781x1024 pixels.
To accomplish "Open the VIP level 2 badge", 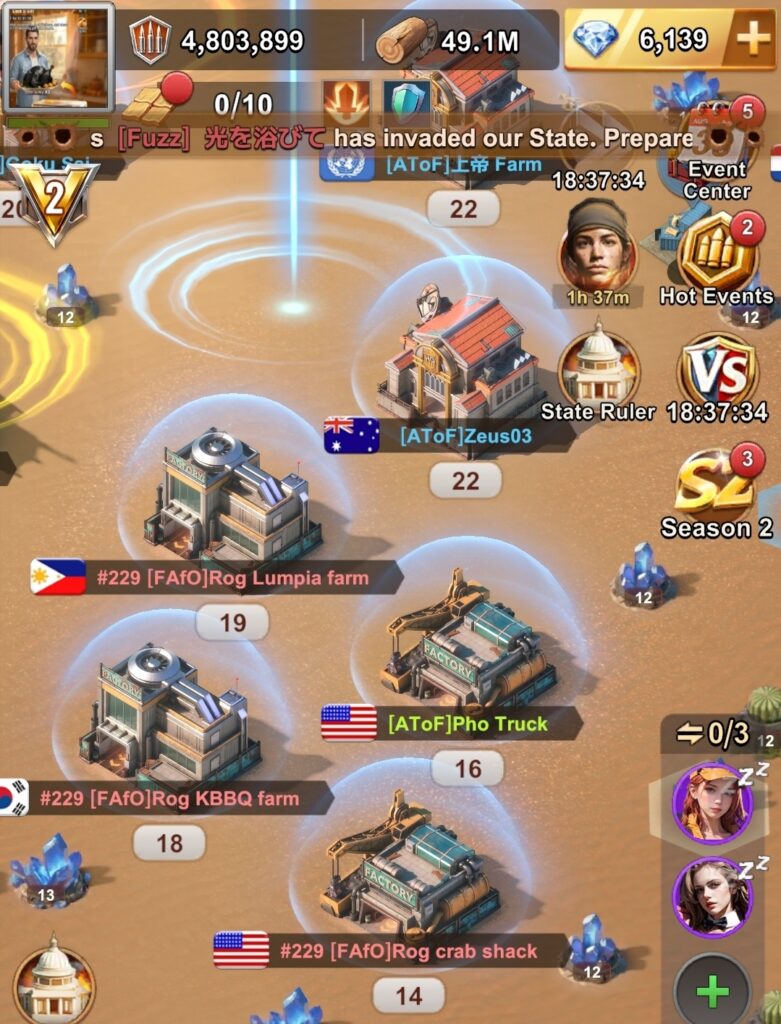I will click(54, 200).
